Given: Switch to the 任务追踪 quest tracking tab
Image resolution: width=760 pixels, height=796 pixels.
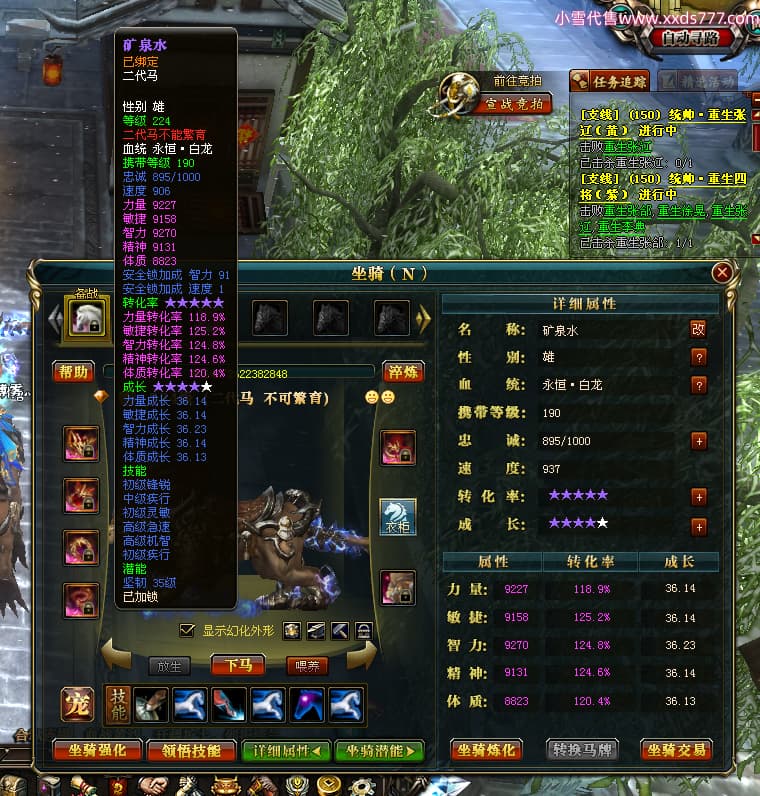Looking at the screenshot, I should [610, 81].
